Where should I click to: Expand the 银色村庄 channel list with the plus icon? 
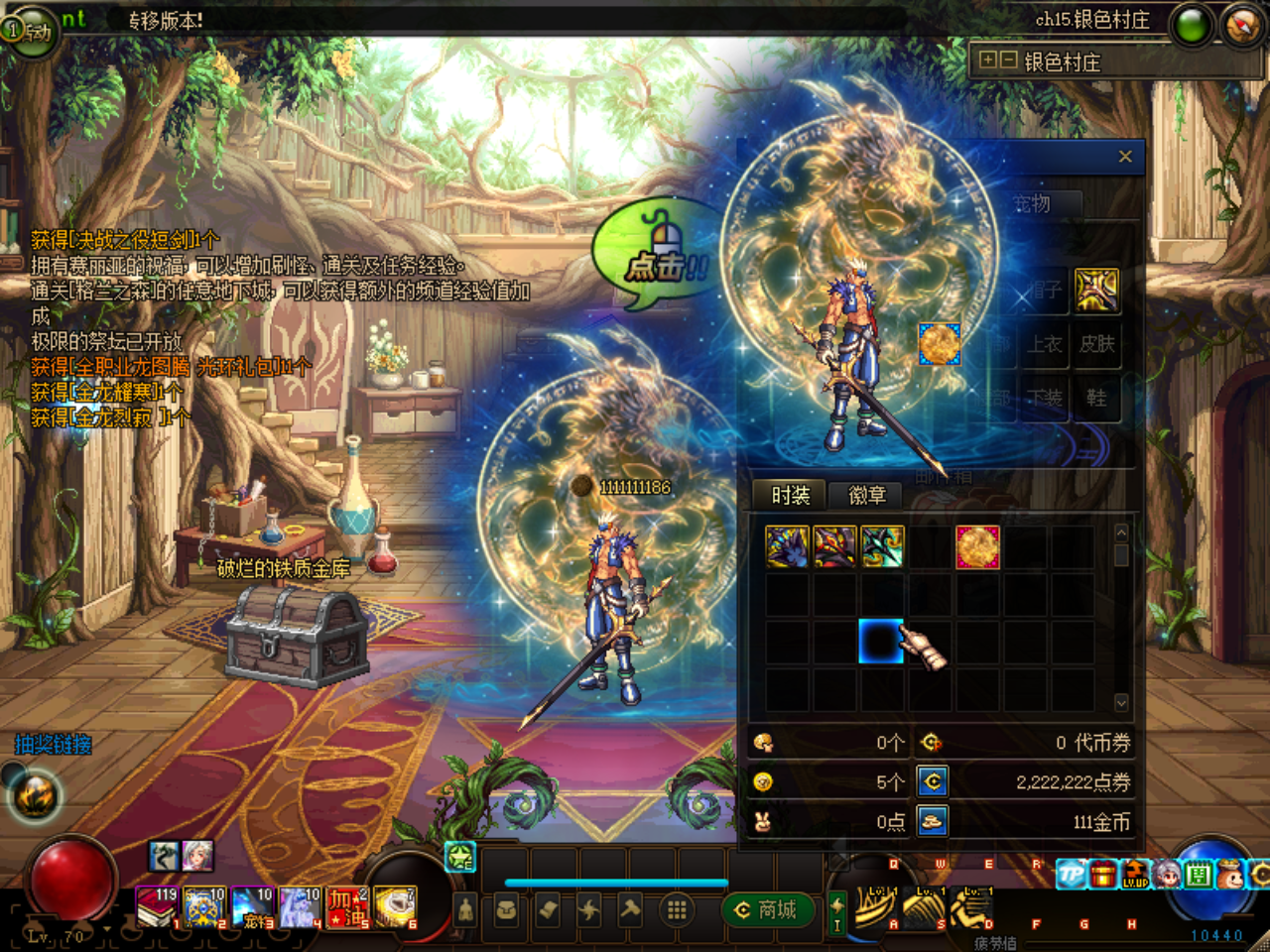tap(986, 61)
